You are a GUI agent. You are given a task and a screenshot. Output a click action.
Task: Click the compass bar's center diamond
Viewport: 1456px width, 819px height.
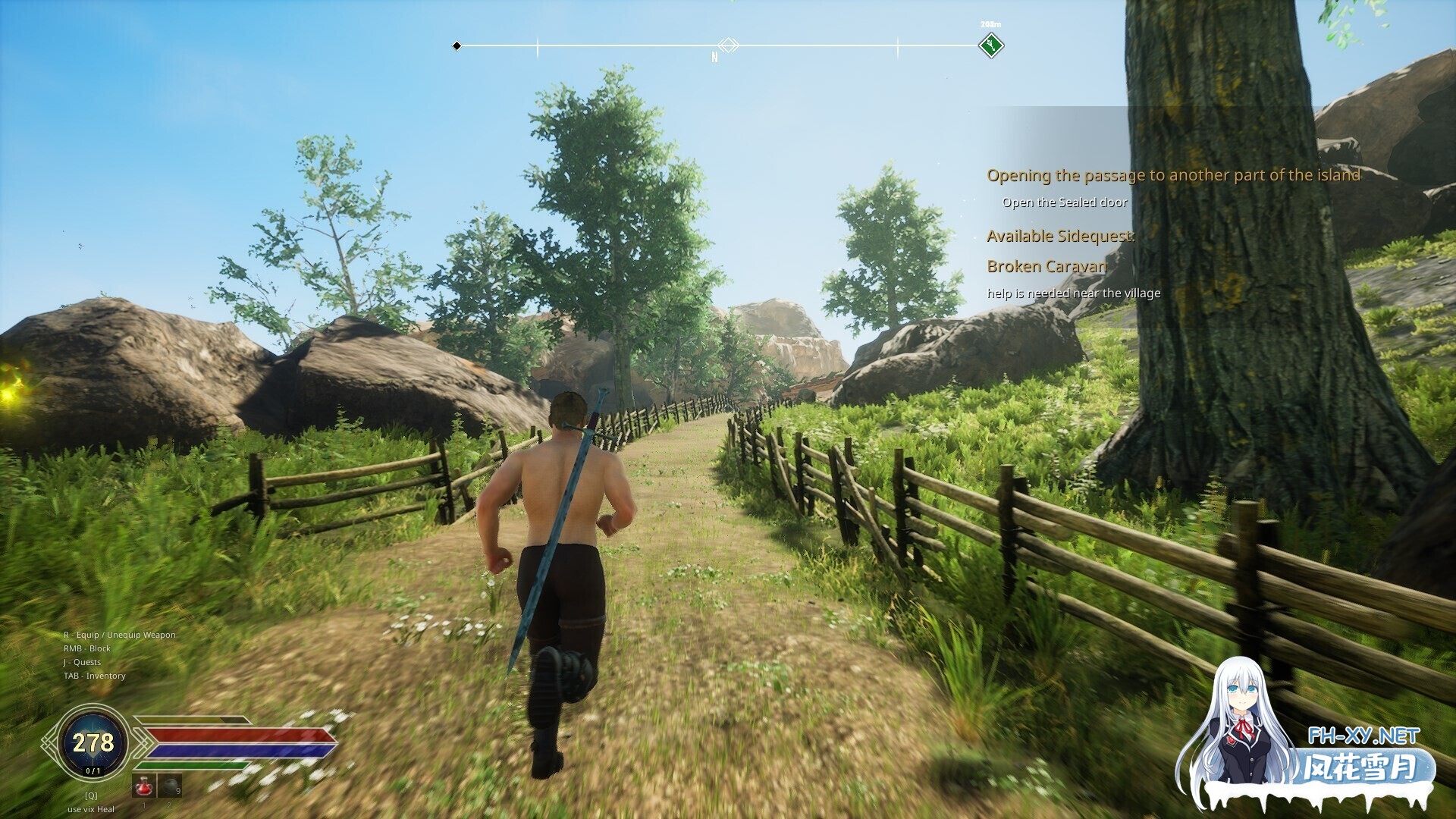728,45
